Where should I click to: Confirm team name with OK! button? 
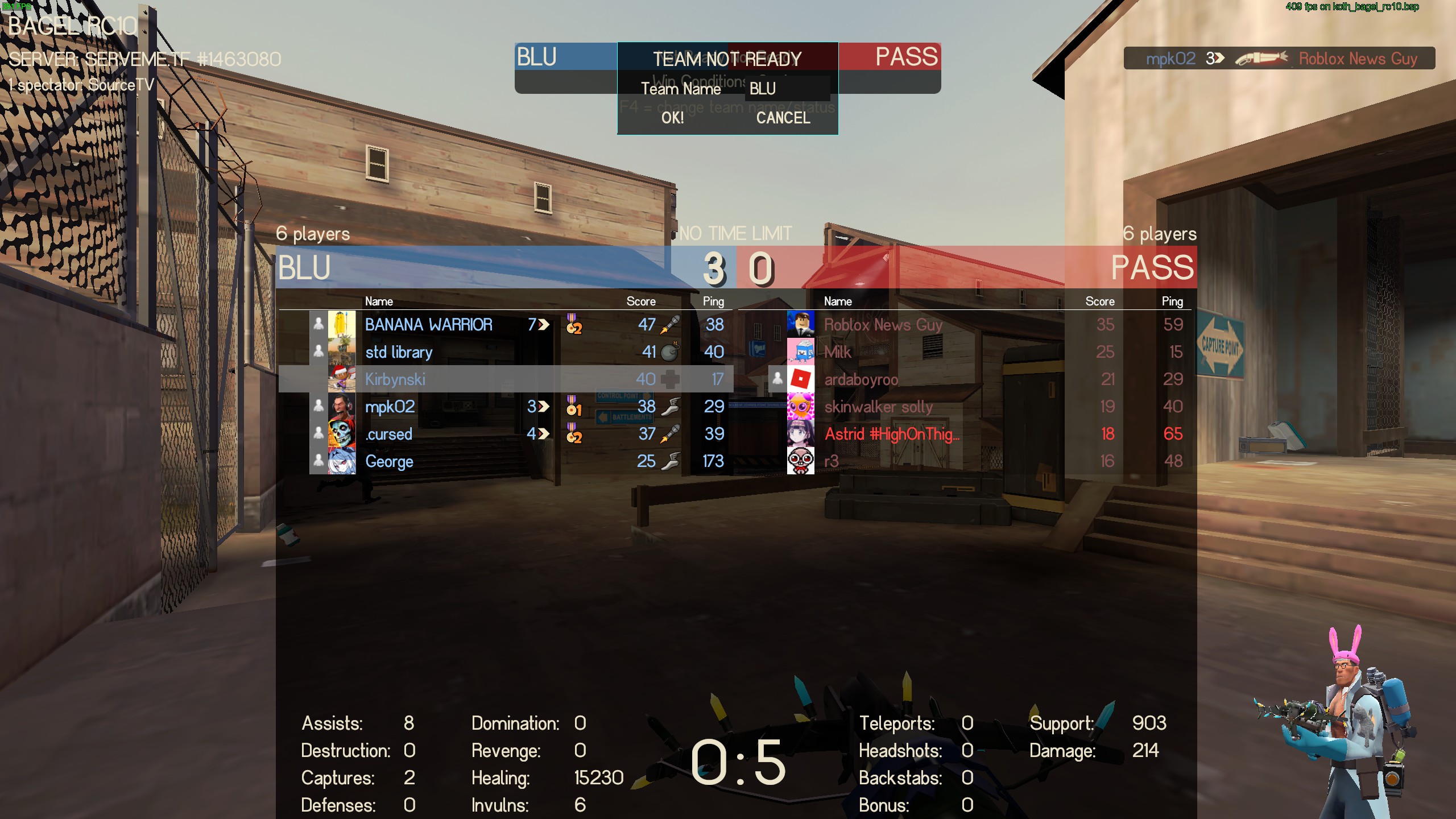pyautogui.click(x=672, y=118)
